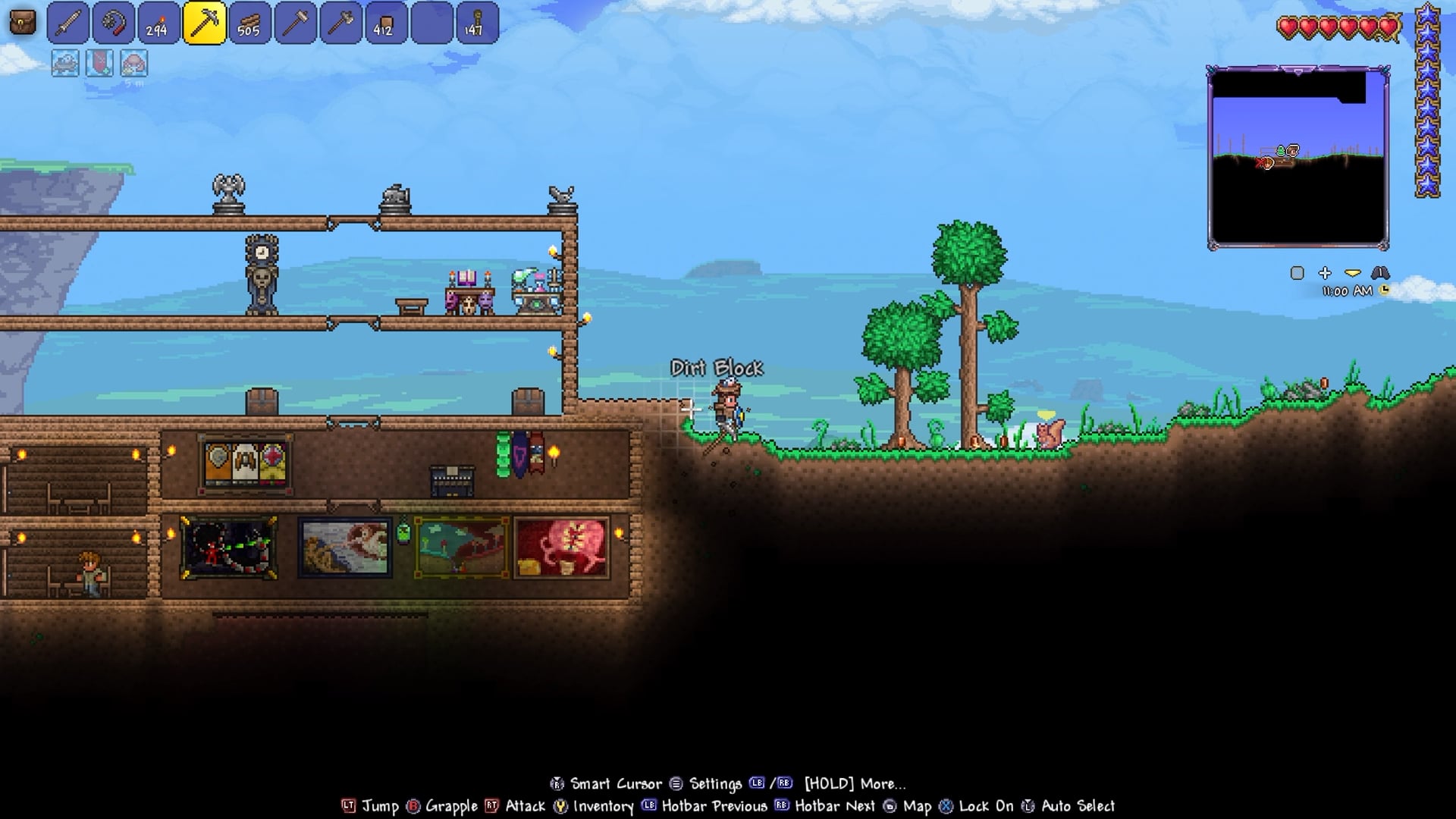The width and height of the screenshot is (1456, 819).
Task: Select the highlighted pickaxe slot
Action: point(204,23)
